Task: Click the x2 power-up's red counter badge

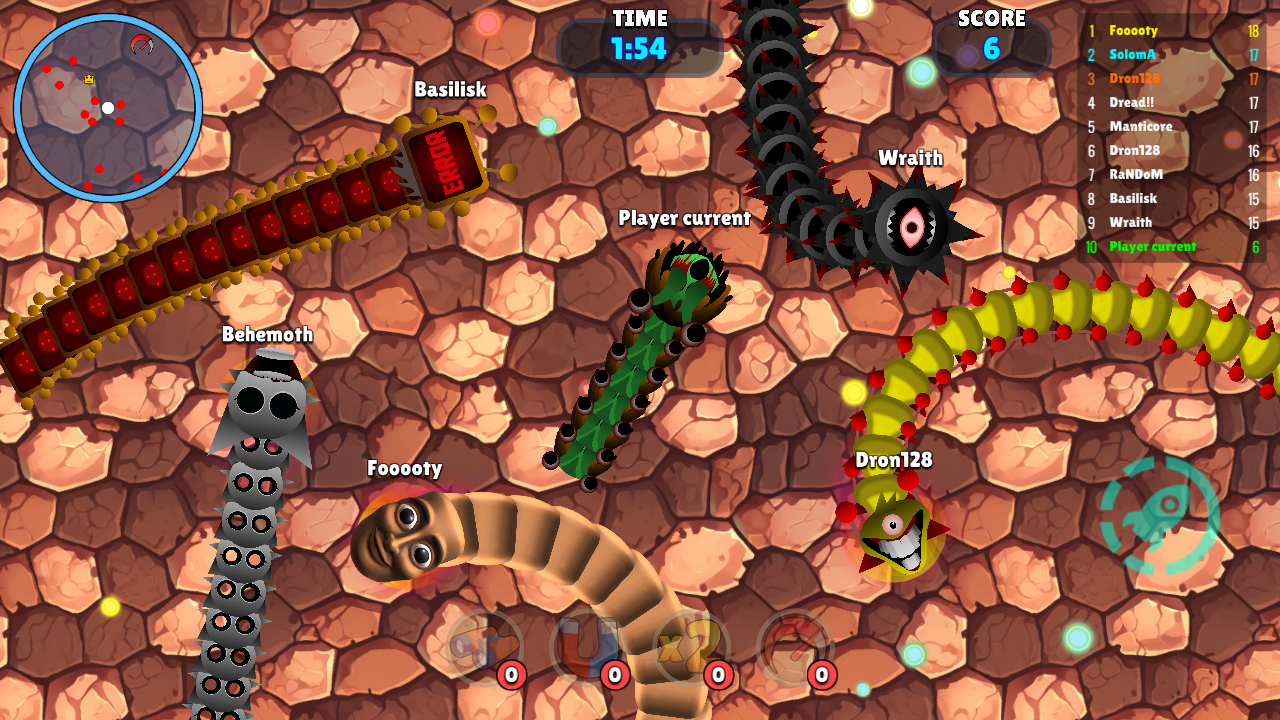Action: (x=716, y=674)
